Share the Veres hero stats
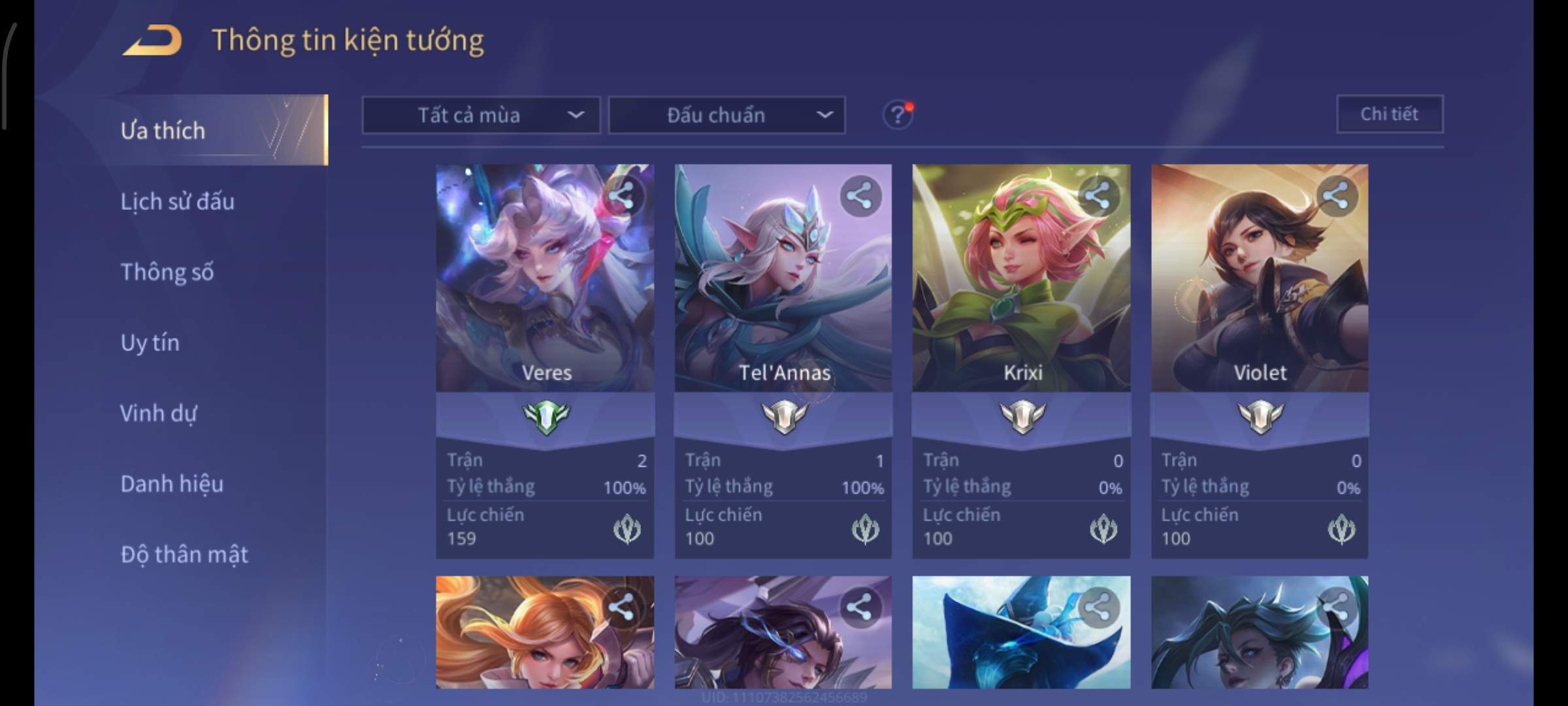The width and height of the screenshot is (1568, 706). 622,195
